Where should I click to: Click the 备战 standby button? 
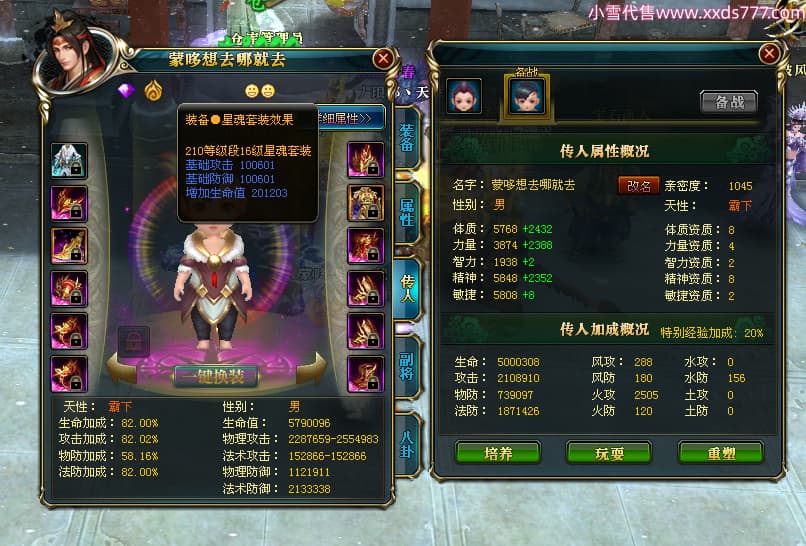point(729,101)
